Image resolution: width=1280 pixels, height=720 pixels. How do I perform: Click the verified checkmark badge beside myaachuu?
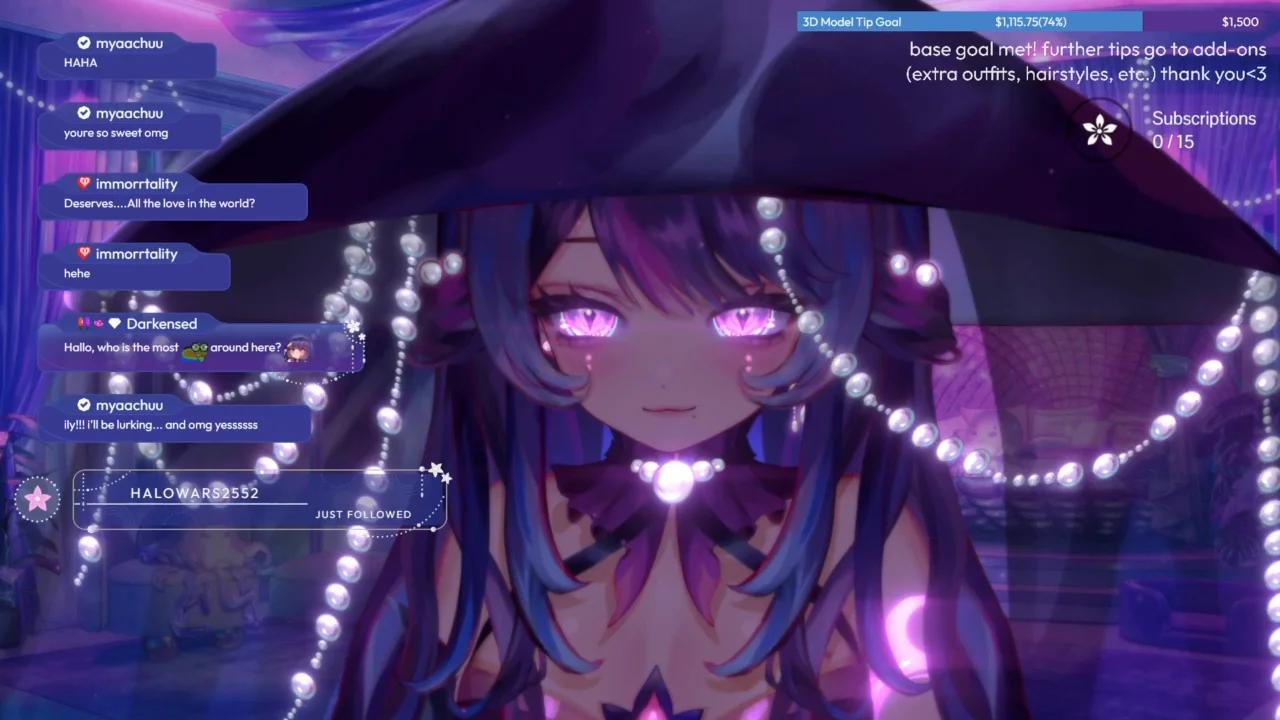[x=84, y=42]
